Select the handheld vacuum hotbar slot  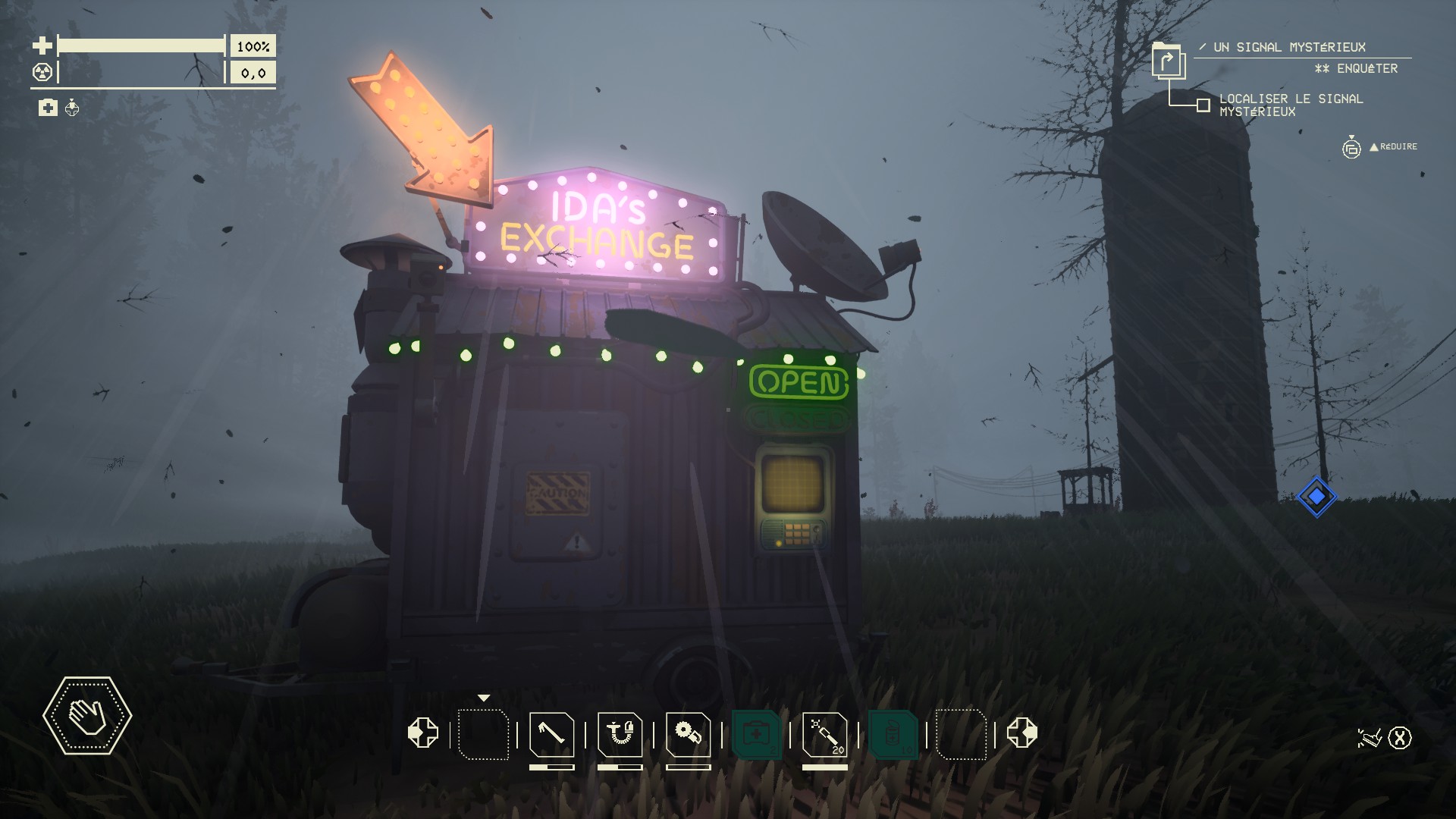620,734
